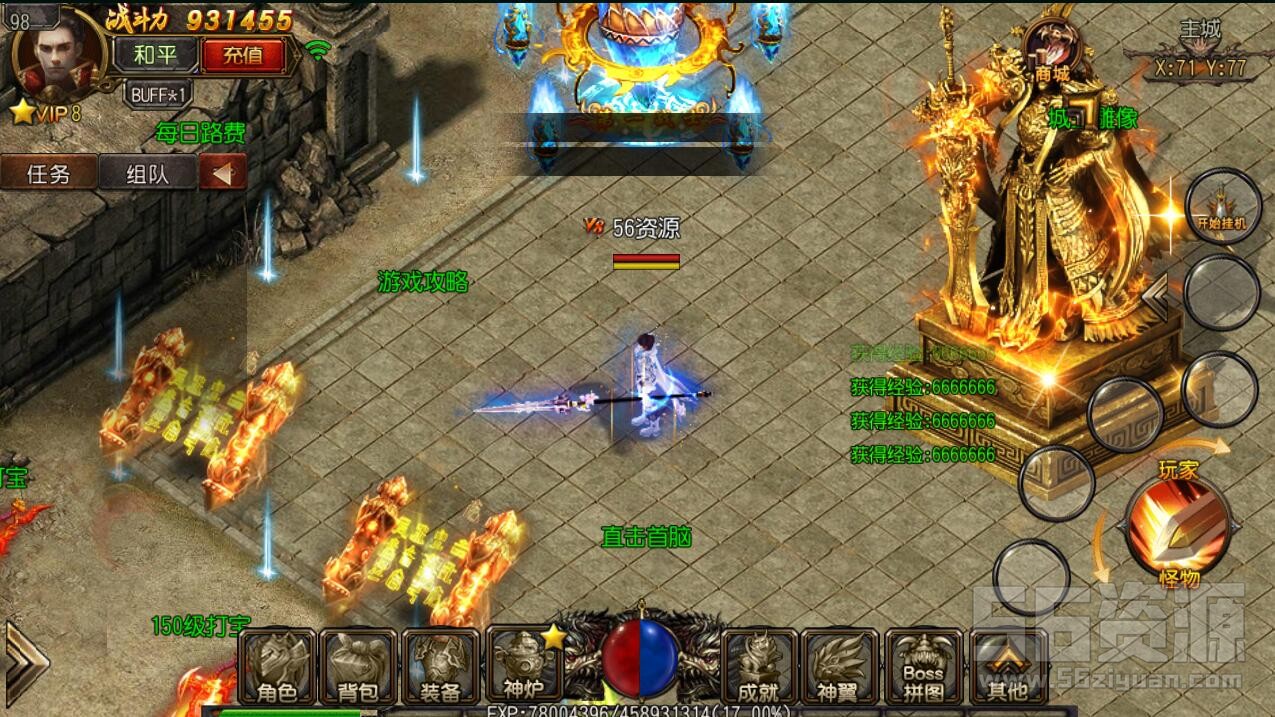Expand the 其他 other menu
Viewport: 1275px width, 717px height.
click(x=1007, y=667)
